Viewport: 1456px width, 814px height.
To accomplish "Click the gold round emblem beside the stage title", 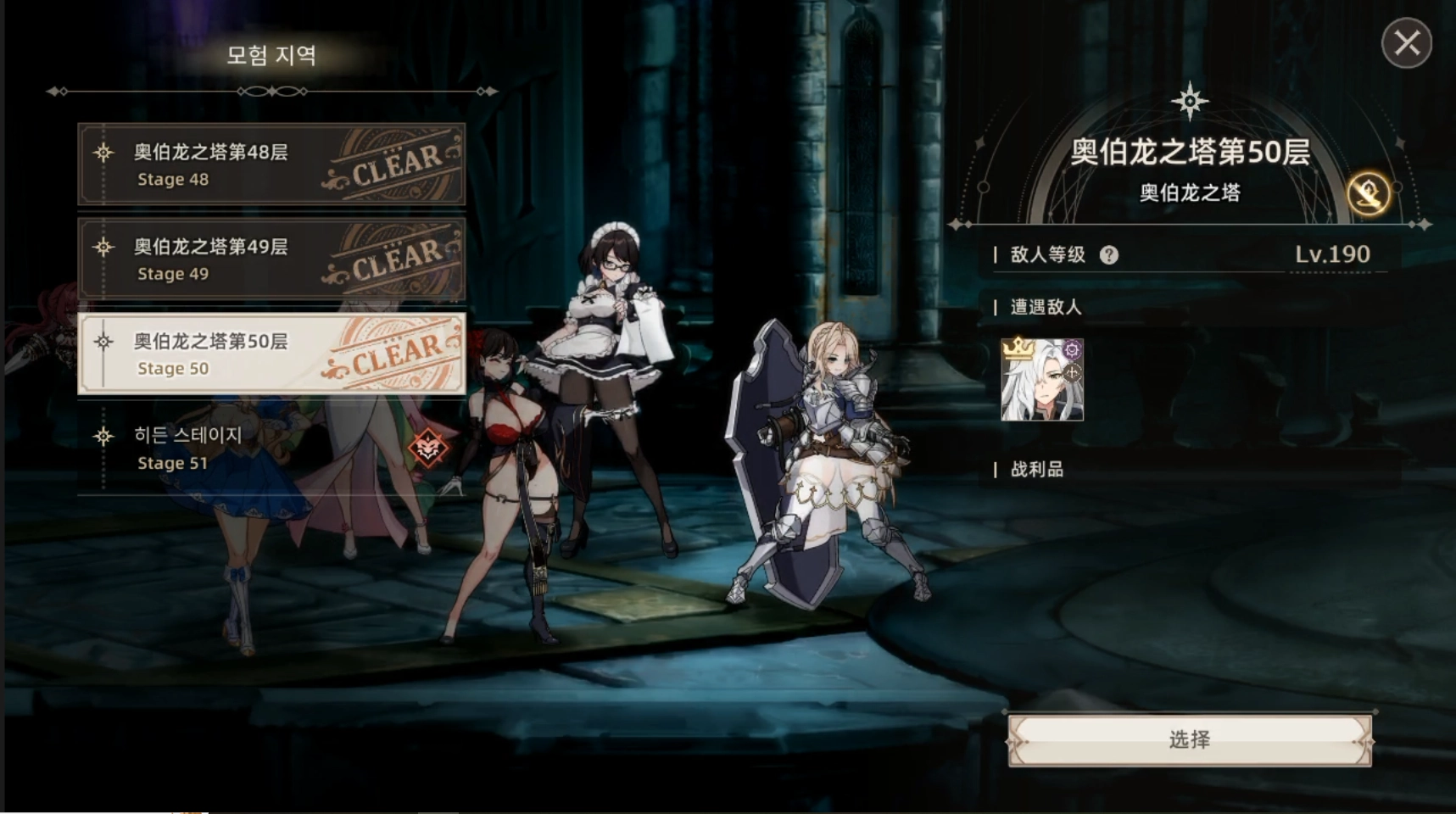I will pos(1368,194).
